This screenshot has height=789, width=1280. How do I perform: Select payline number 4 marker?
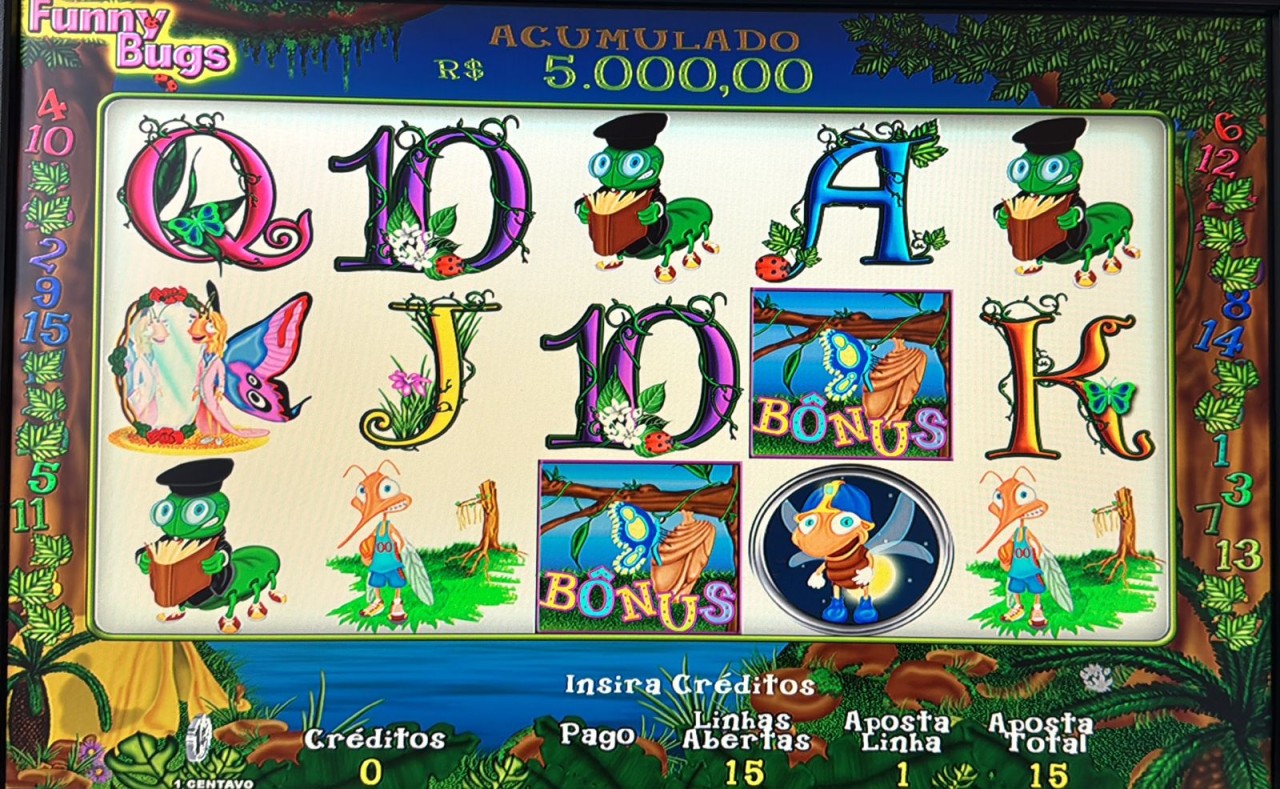[51, 105]
